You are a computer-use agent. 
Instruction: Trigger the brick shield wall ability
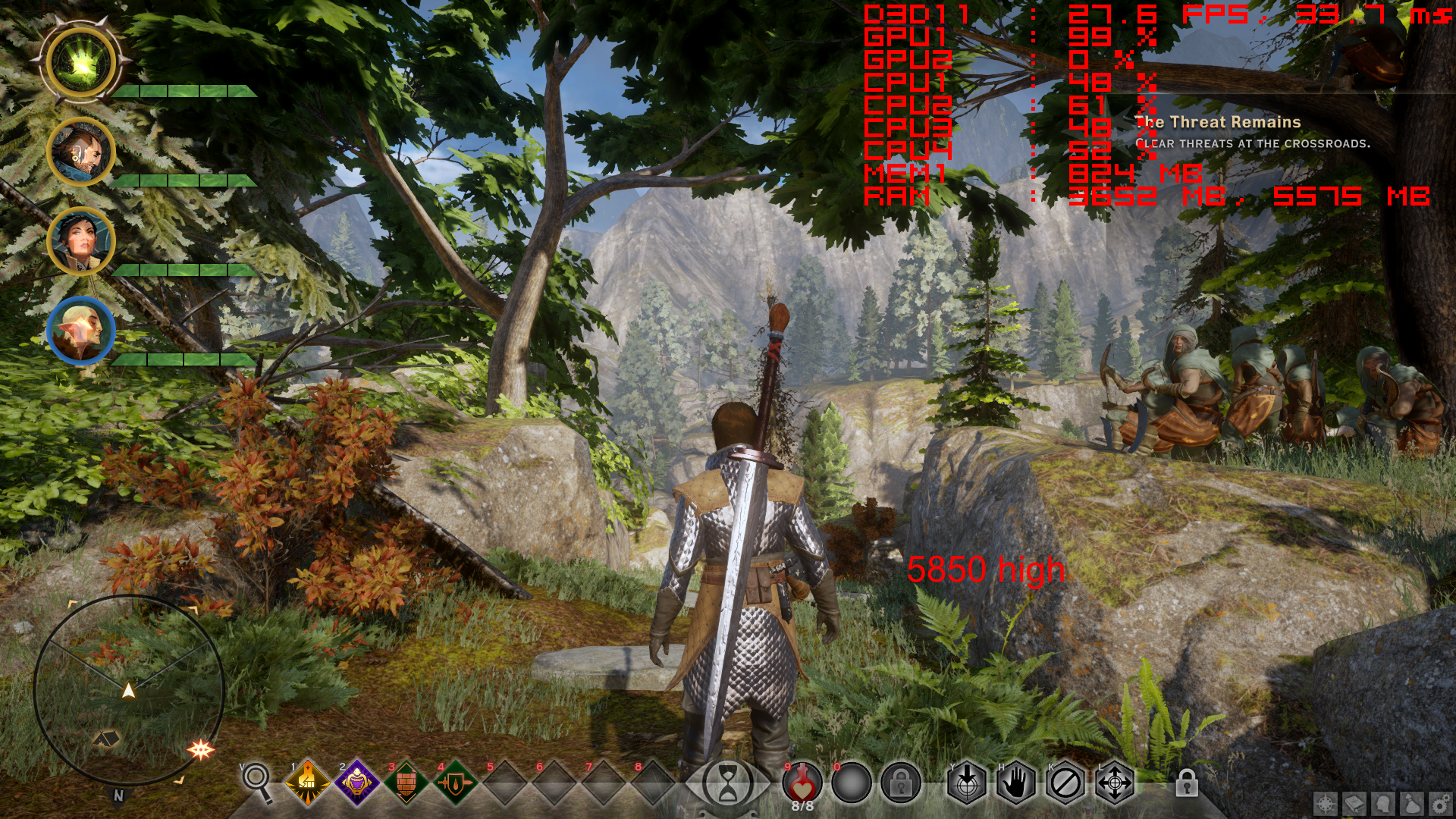[x=406, y=783]
